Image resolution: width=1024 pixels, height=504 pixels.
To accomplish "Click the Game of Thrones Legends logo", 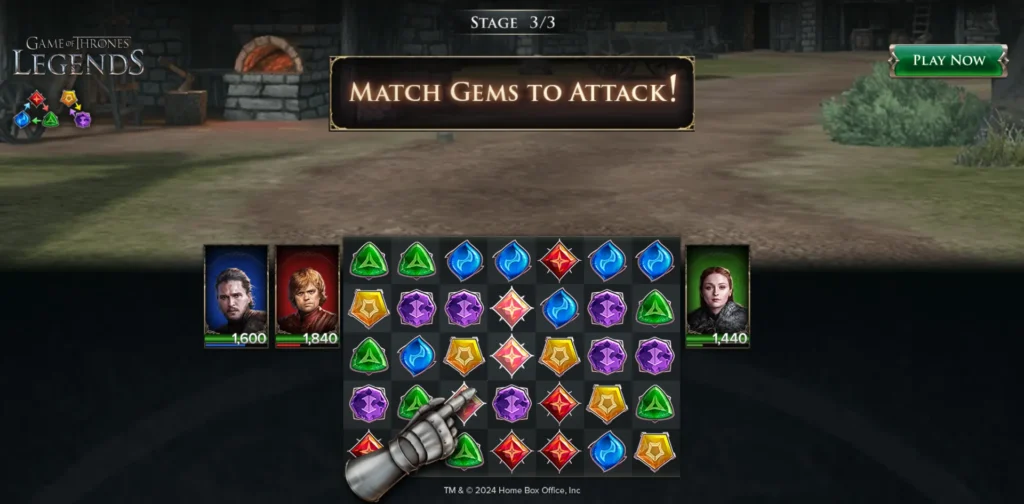I will (x=78, y=57).
